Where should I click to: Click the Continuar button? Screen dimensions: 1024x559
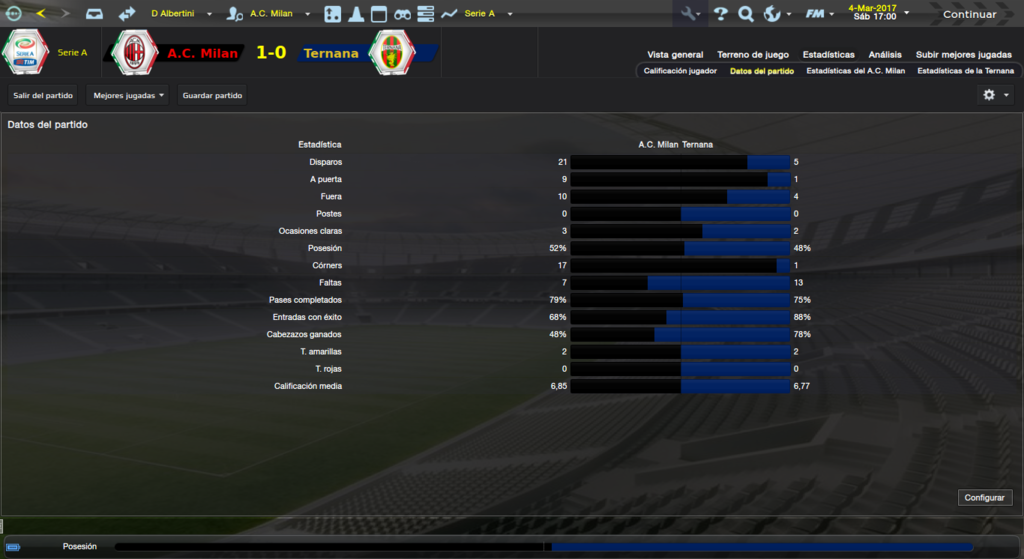coord(969,14)
